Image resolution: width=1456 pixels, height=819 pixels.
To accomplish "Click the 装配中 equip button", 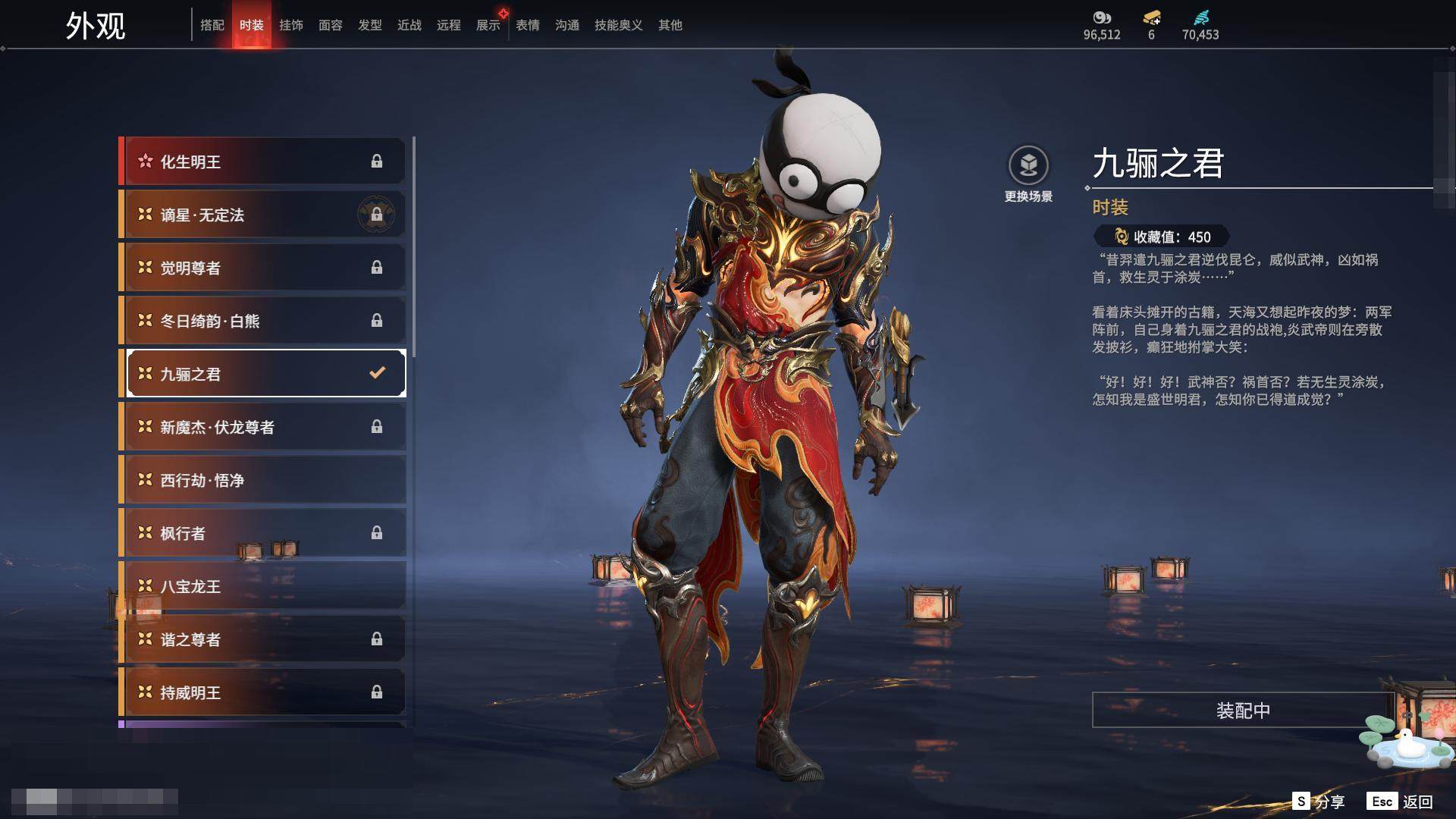I will (x=1243, y=711).
